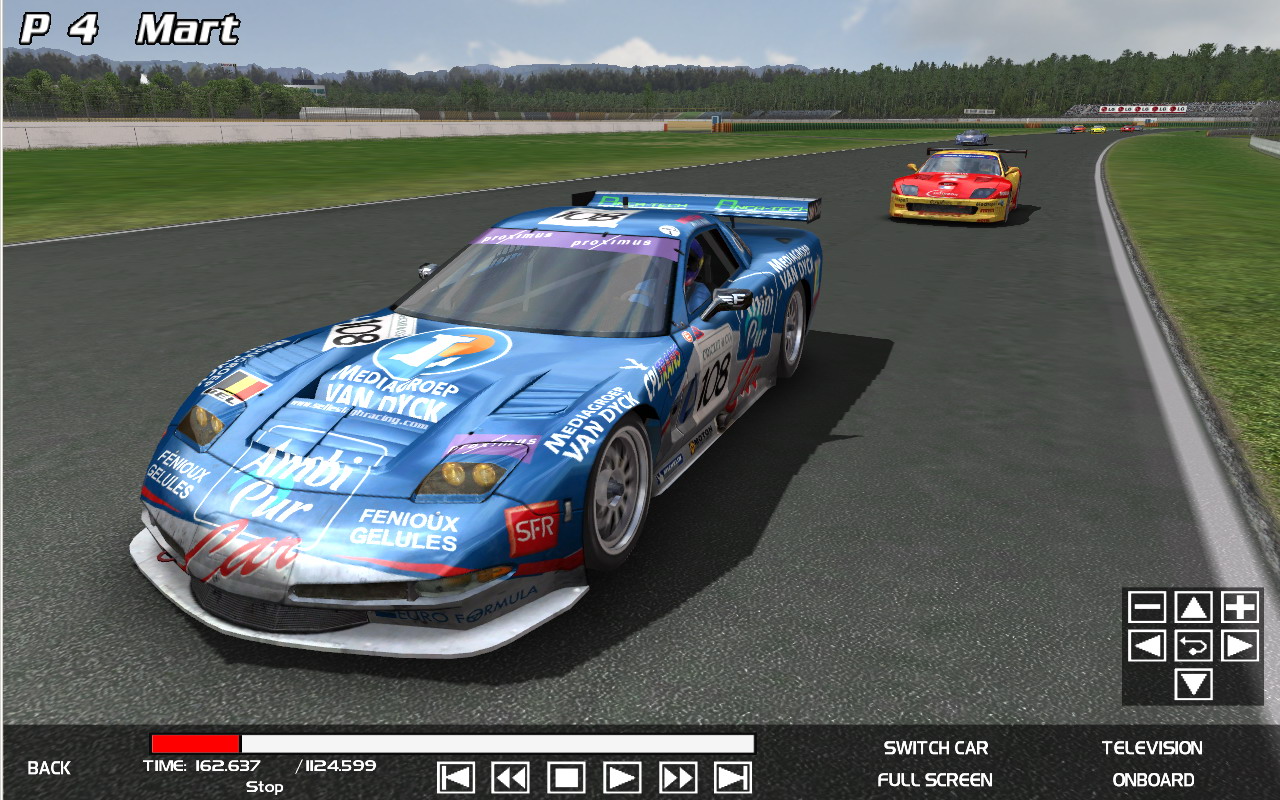
Task: Reset camera with the center loop icon
Action: (1193, 646)
